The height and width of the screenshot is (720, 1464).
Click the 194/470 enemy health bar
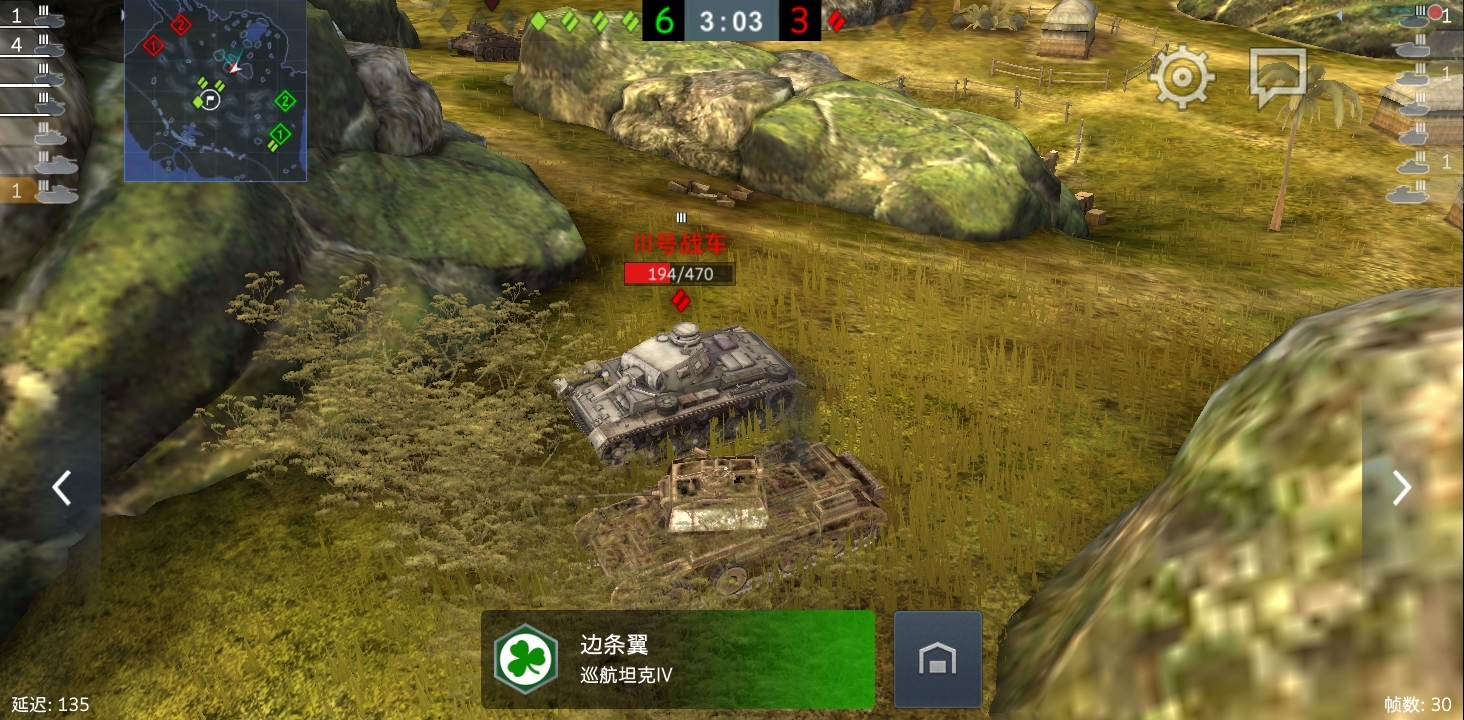click(679, 273)
